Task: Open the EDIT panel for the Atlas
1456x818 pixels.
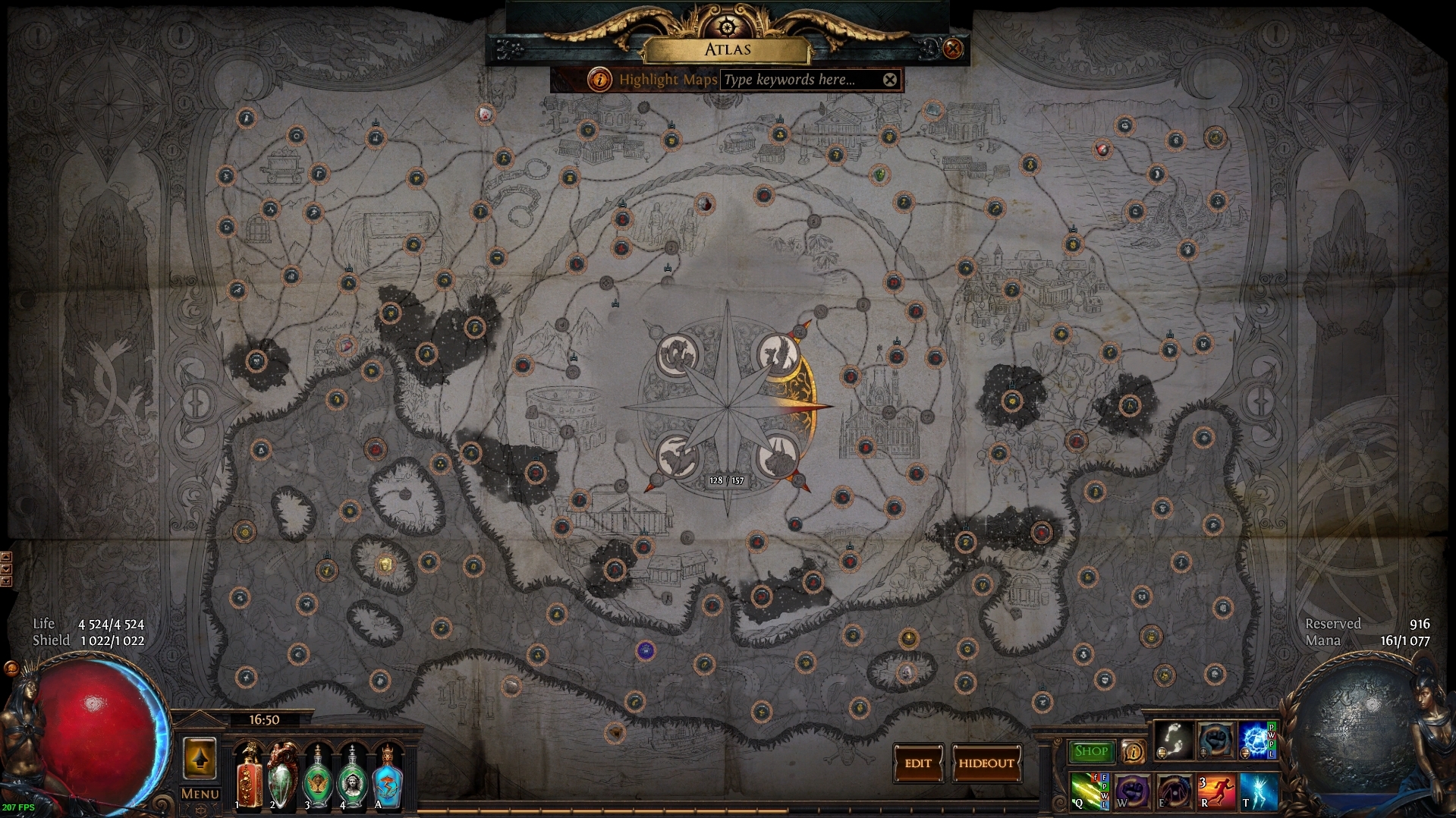Action: pos(918,764)
